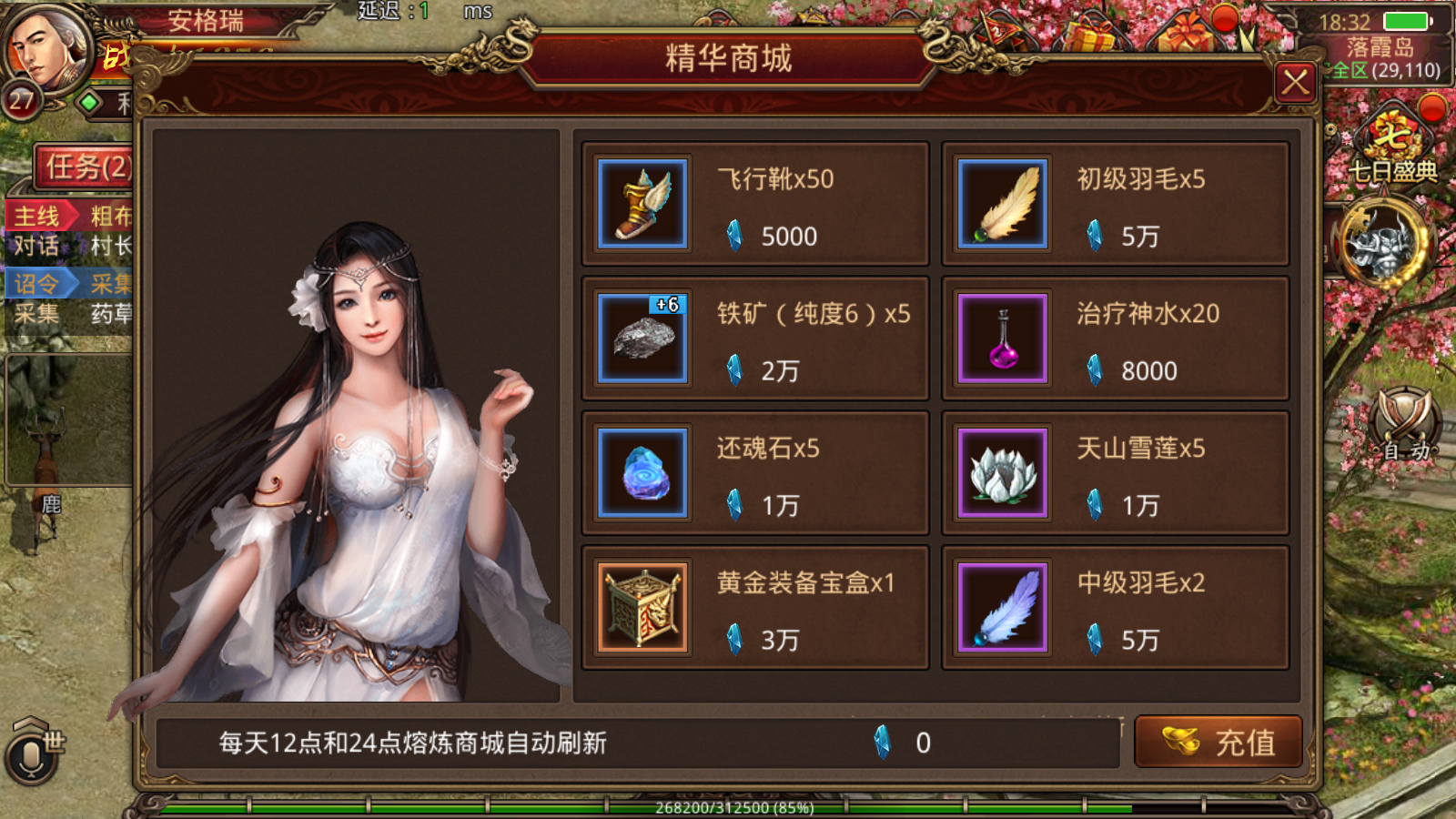This screenshot has height=819, width=1456.
Task: Click the 天山雪莲 lotus flower icon
Action: point(1001,471)
